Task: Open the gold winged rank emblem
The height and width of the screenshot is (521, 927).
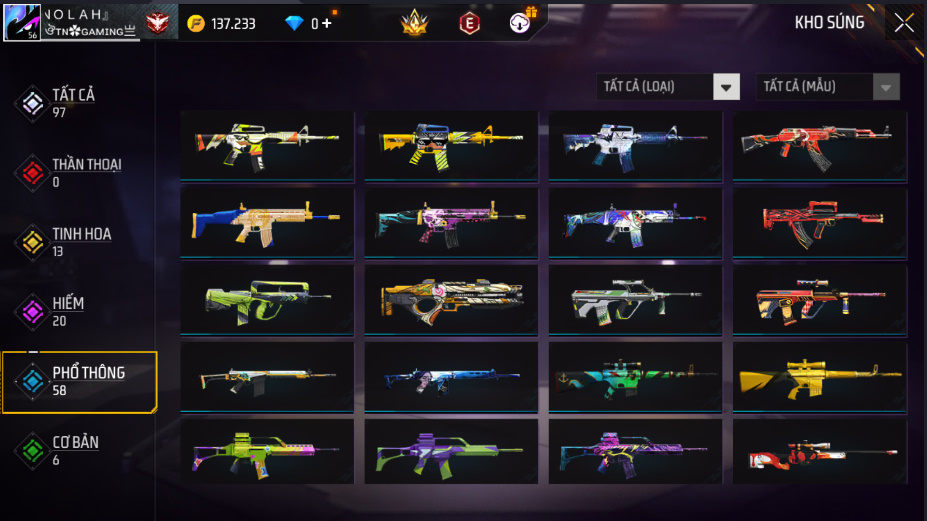Action: 414,22
